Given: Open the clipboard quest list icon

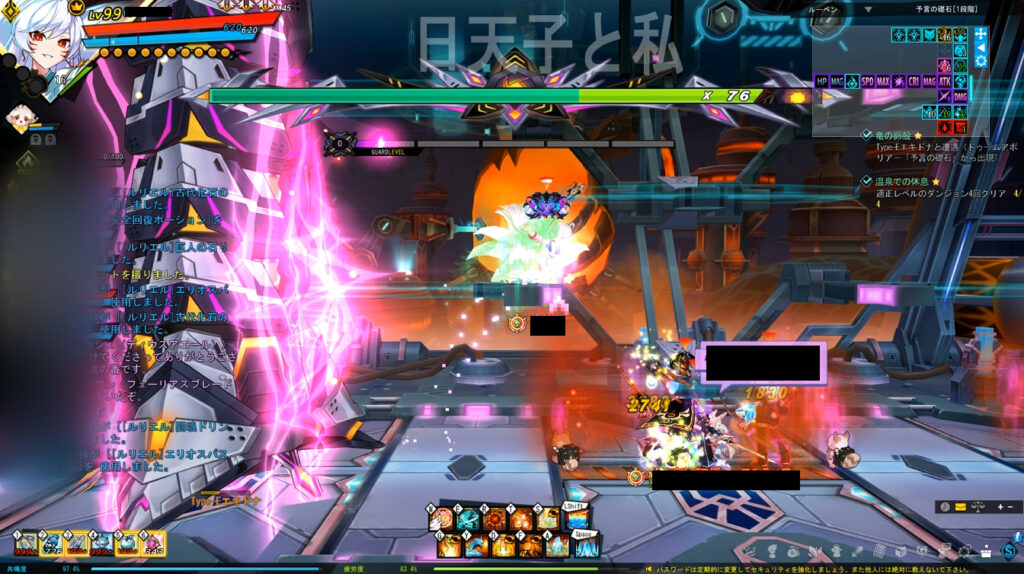Looking at the screenshot, I should (x=879, y=551).
